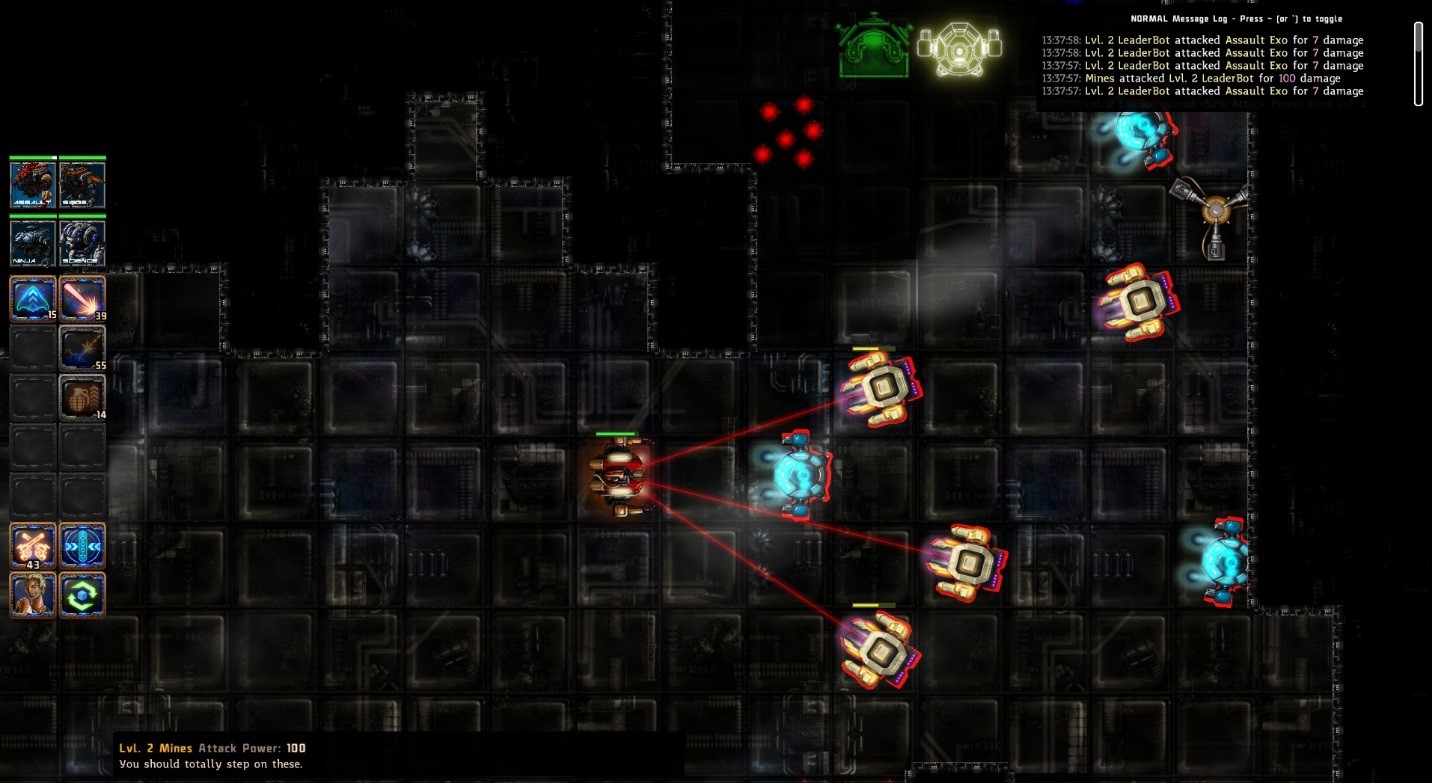Click the green recycle action icon
This screenshot has width=1432, height=783.
(82, 594)
